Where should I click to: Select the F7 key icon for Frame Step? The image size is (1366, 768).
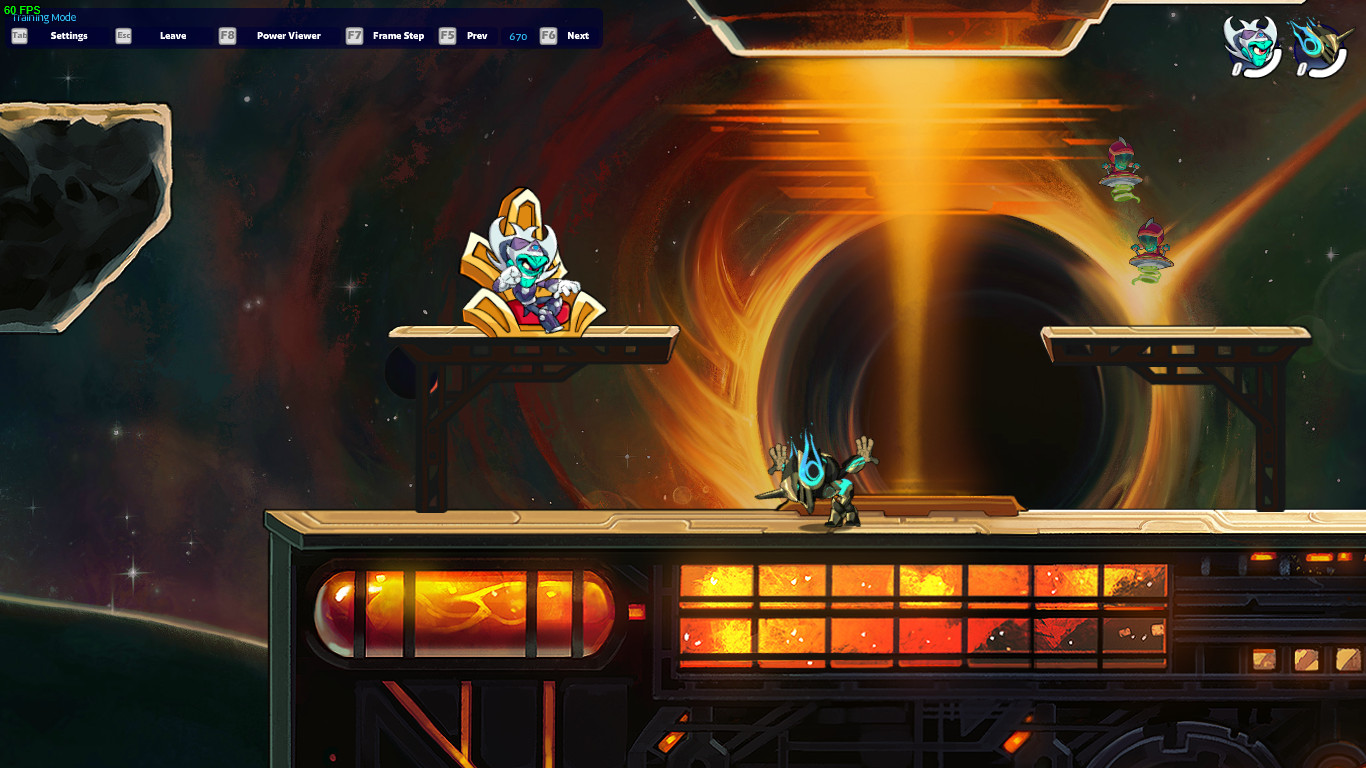tap(353, 35)
